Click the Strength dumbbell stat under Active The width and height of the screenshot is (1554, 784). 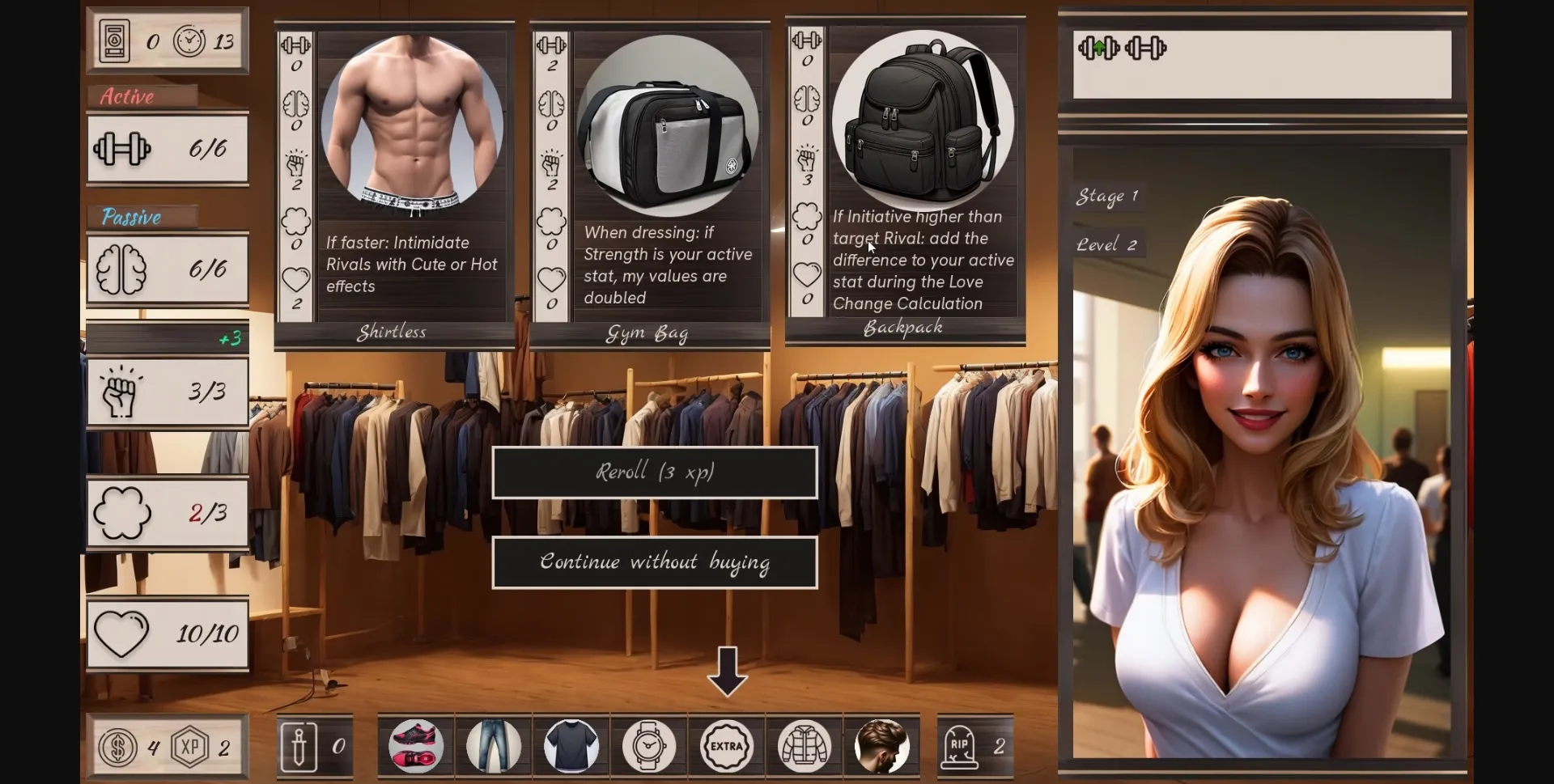168,150
